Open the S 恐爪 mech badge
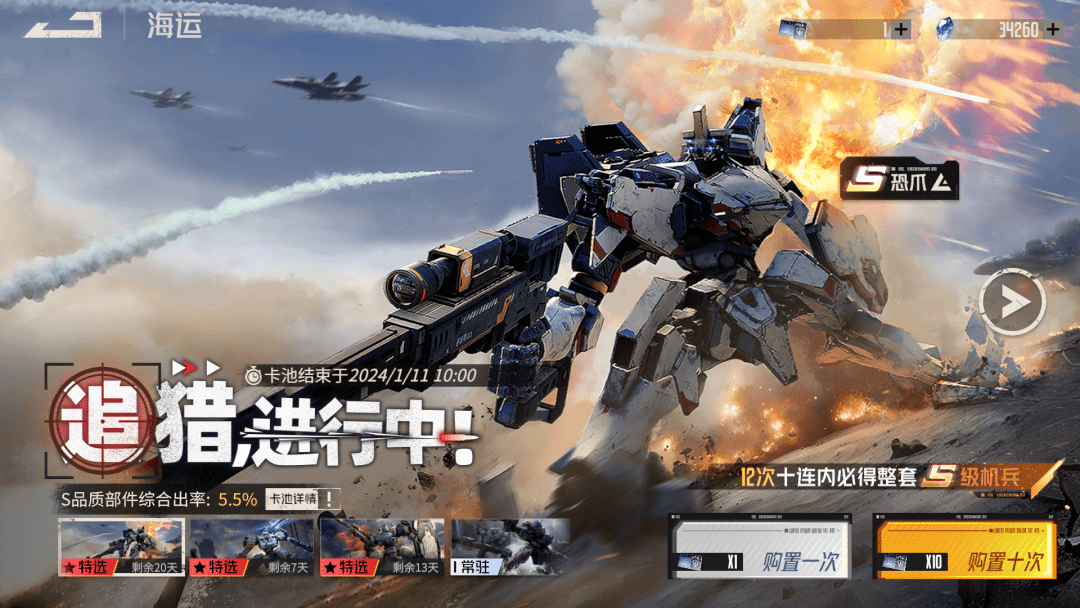 pos(899,180)
